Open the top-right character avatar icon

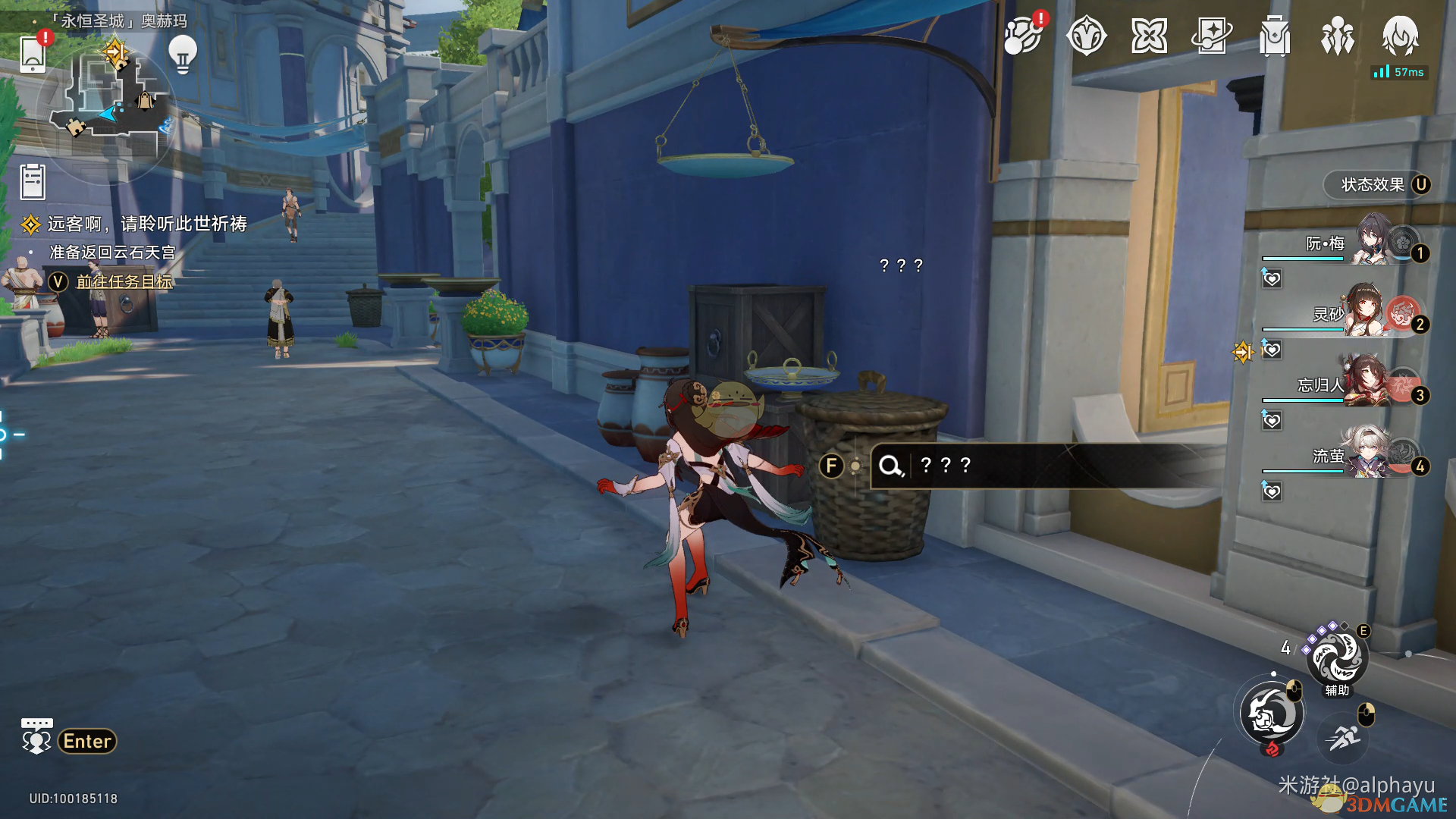(x=1400, y=36)
